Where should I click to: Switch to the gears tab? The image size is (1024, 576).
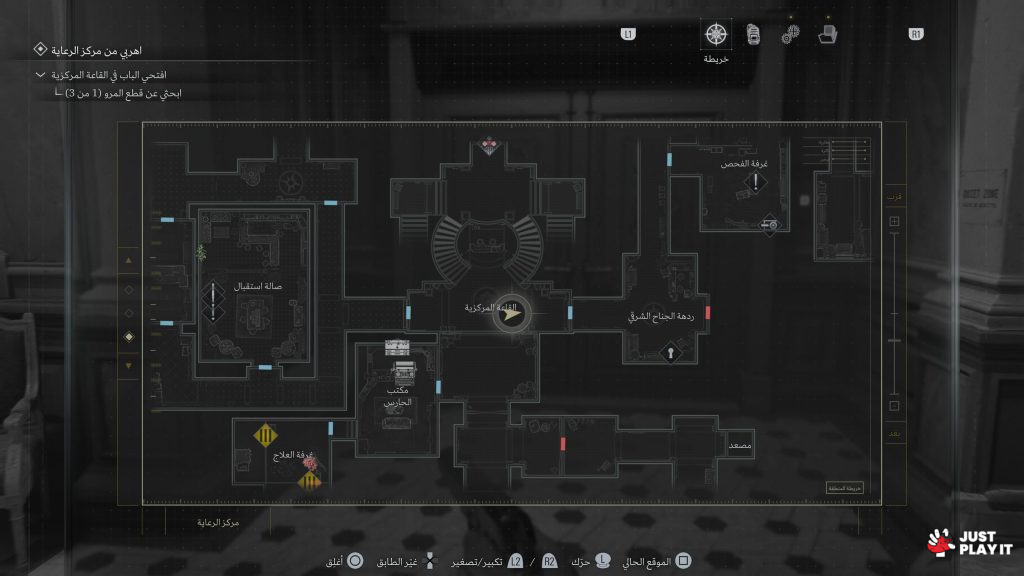click(x=790, y=34)
